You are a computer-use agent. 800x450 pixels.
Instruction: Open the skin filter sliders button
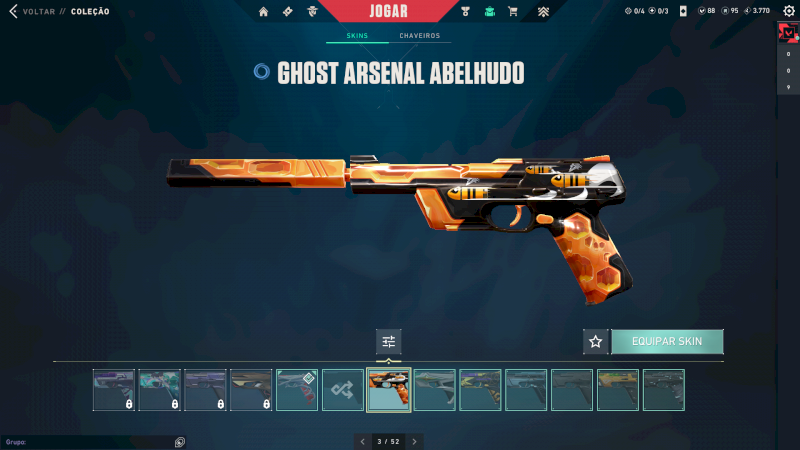[389, 342]
